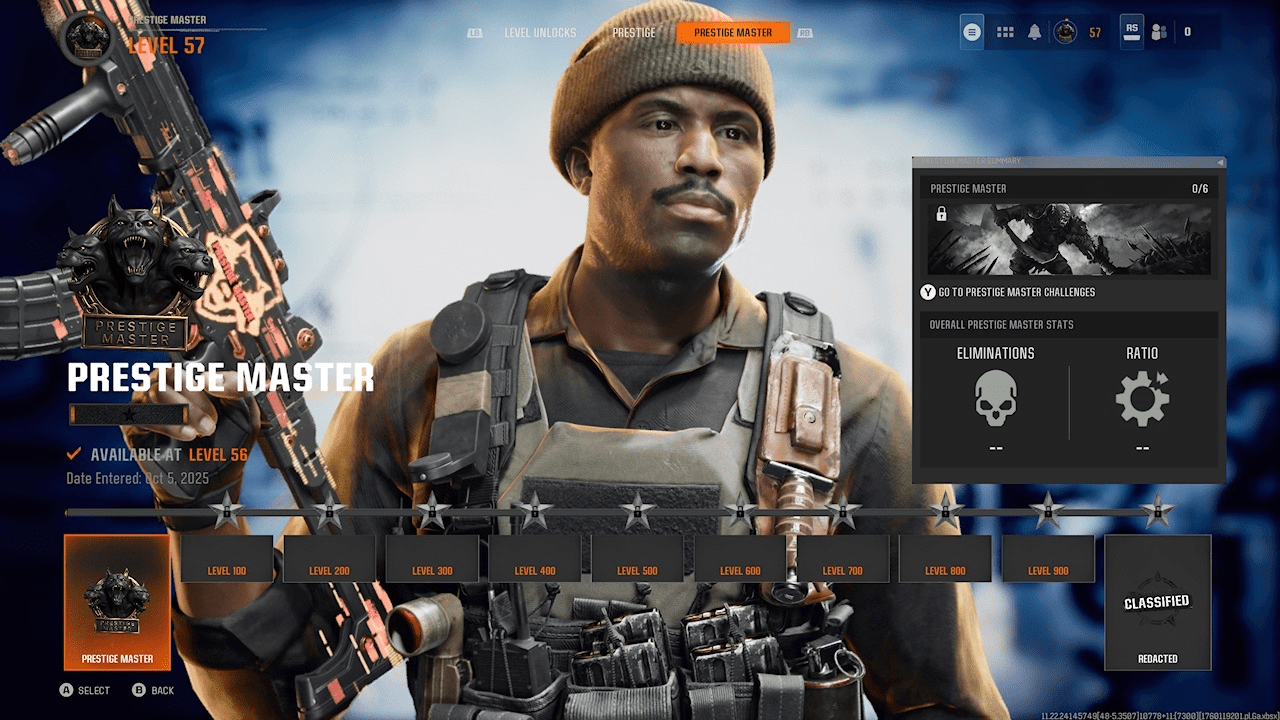Click the Eliminations skull icon
Screen dimensions: 1280x720
(x=996, y=399)
